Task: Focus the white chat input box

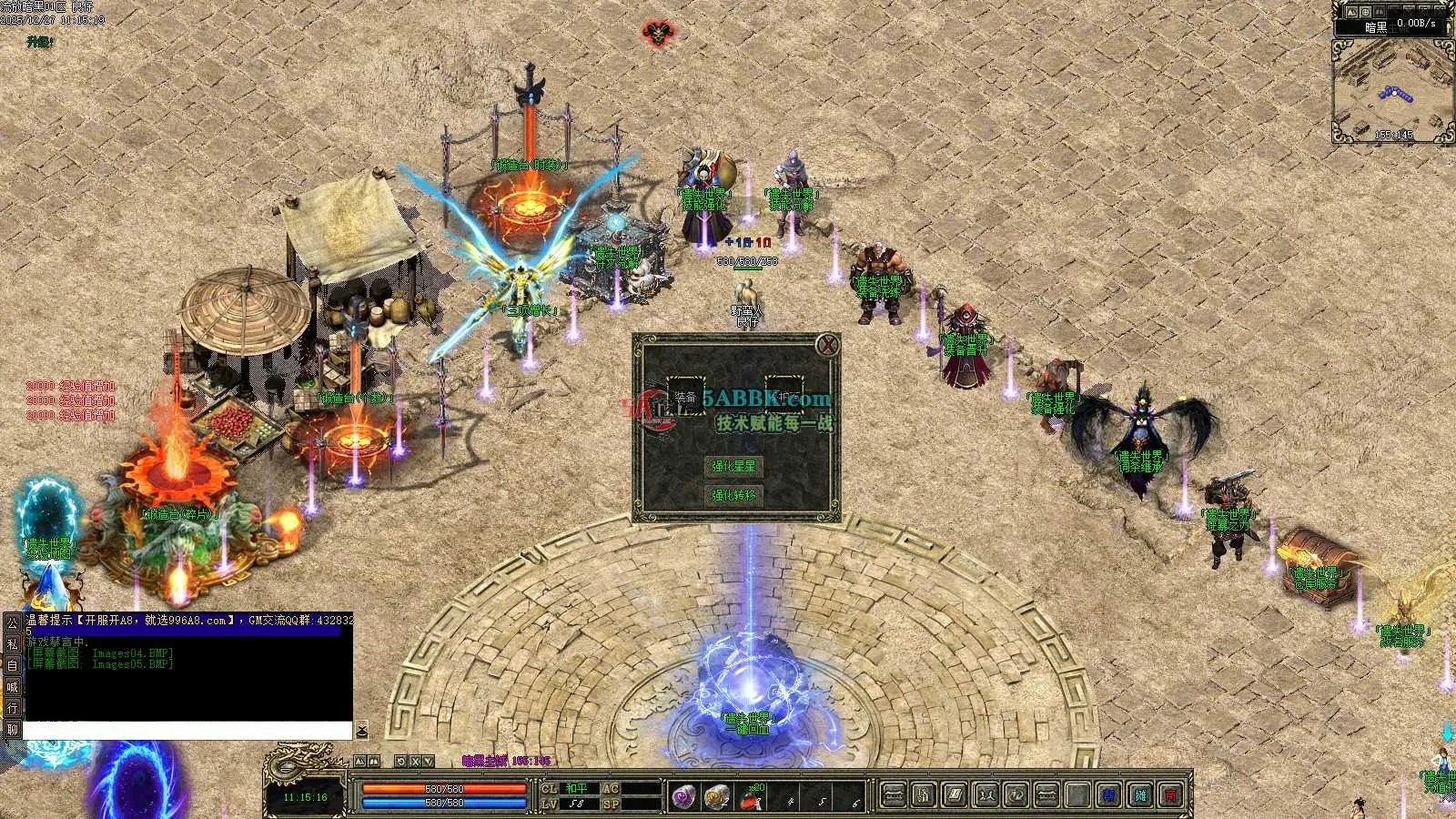Action: tap(187, 731)
